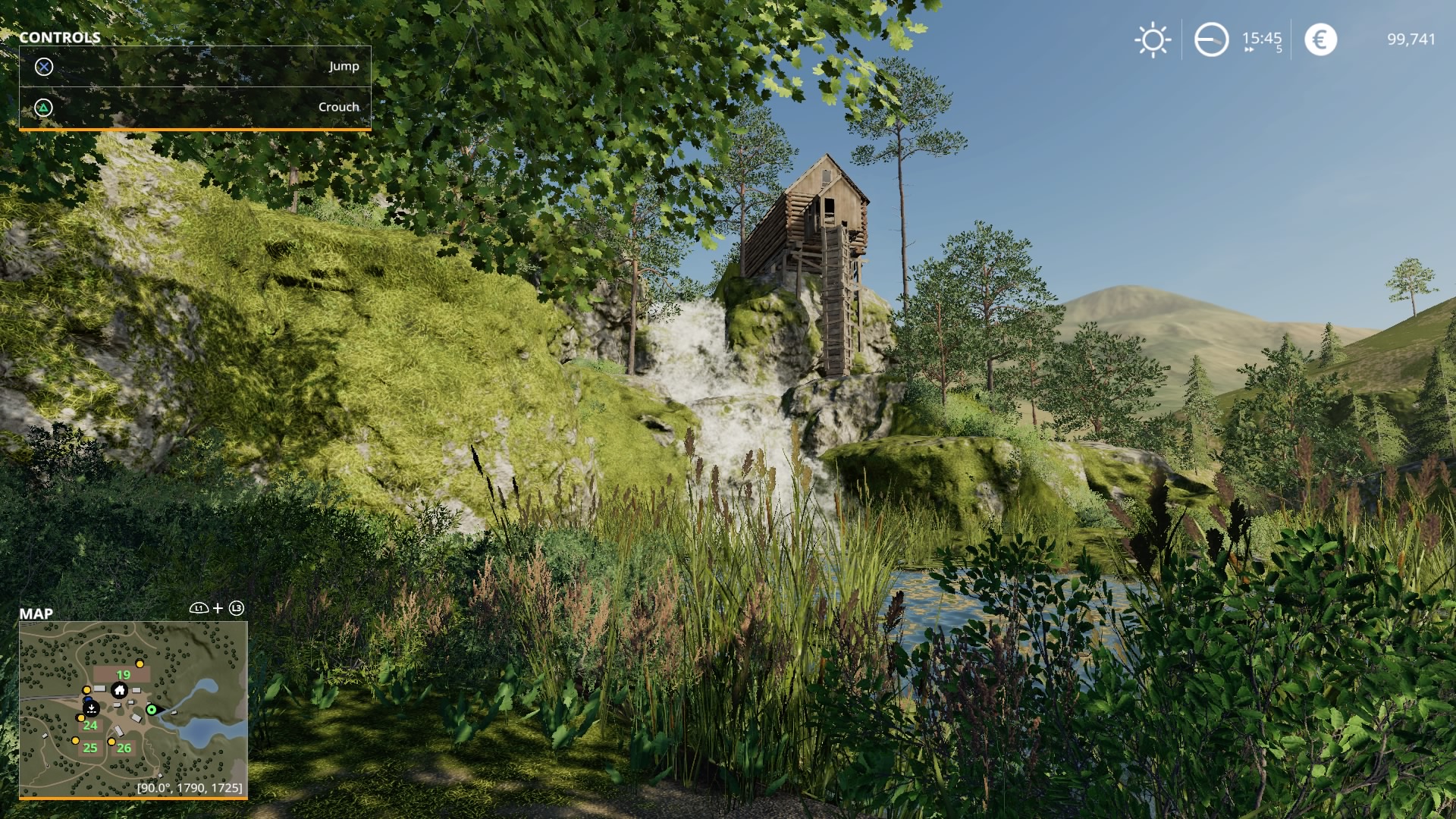Click the sun weather icon in the HUD
The image size is (1456, 819).
[x=1154, y=39]
